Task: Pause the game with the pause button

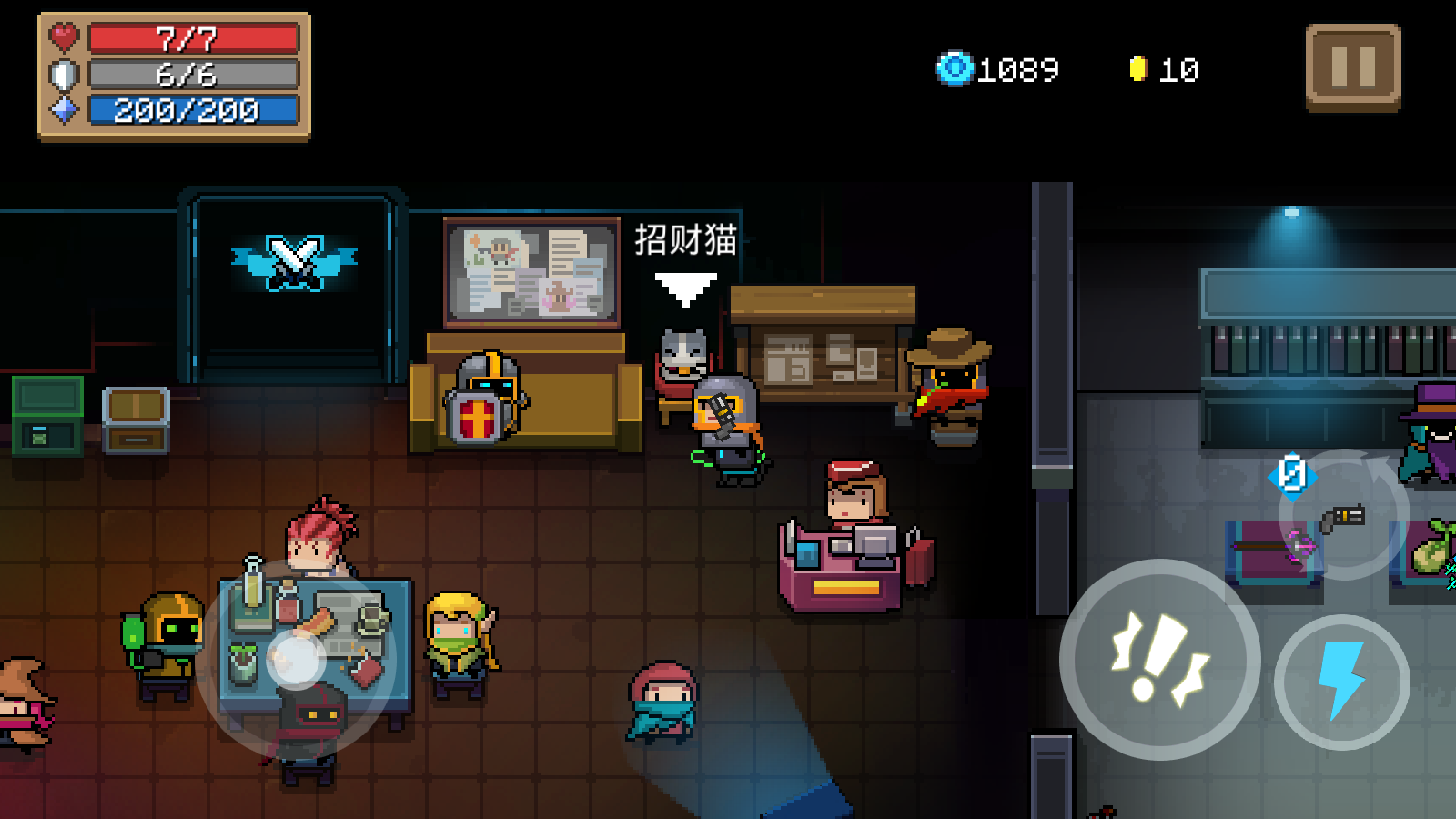Action: pyautogui.click(x=1352, y=67)
